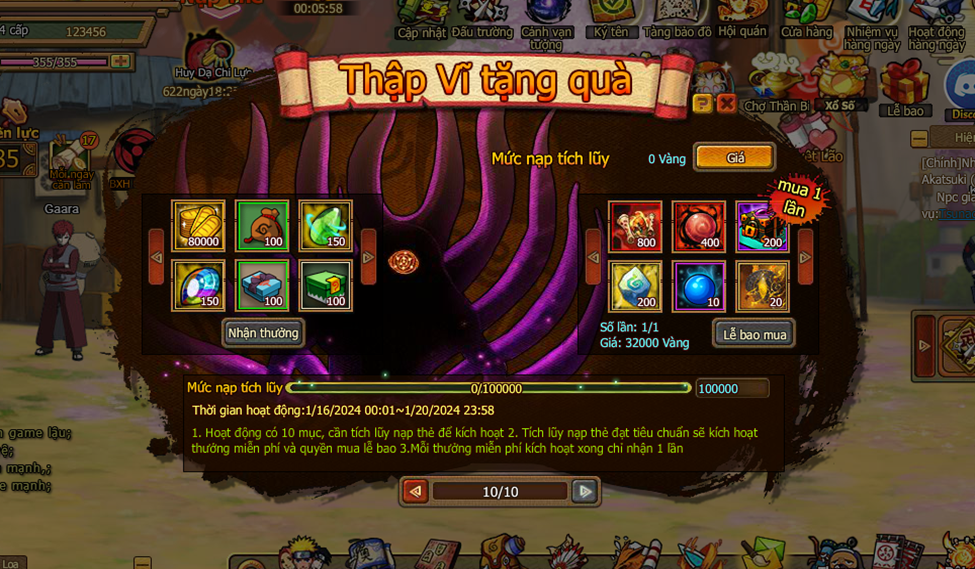The width and height of the screenshot is (975, 569).
Task: Choose the blue orb bundle item
Action: [x=698, y=286]
